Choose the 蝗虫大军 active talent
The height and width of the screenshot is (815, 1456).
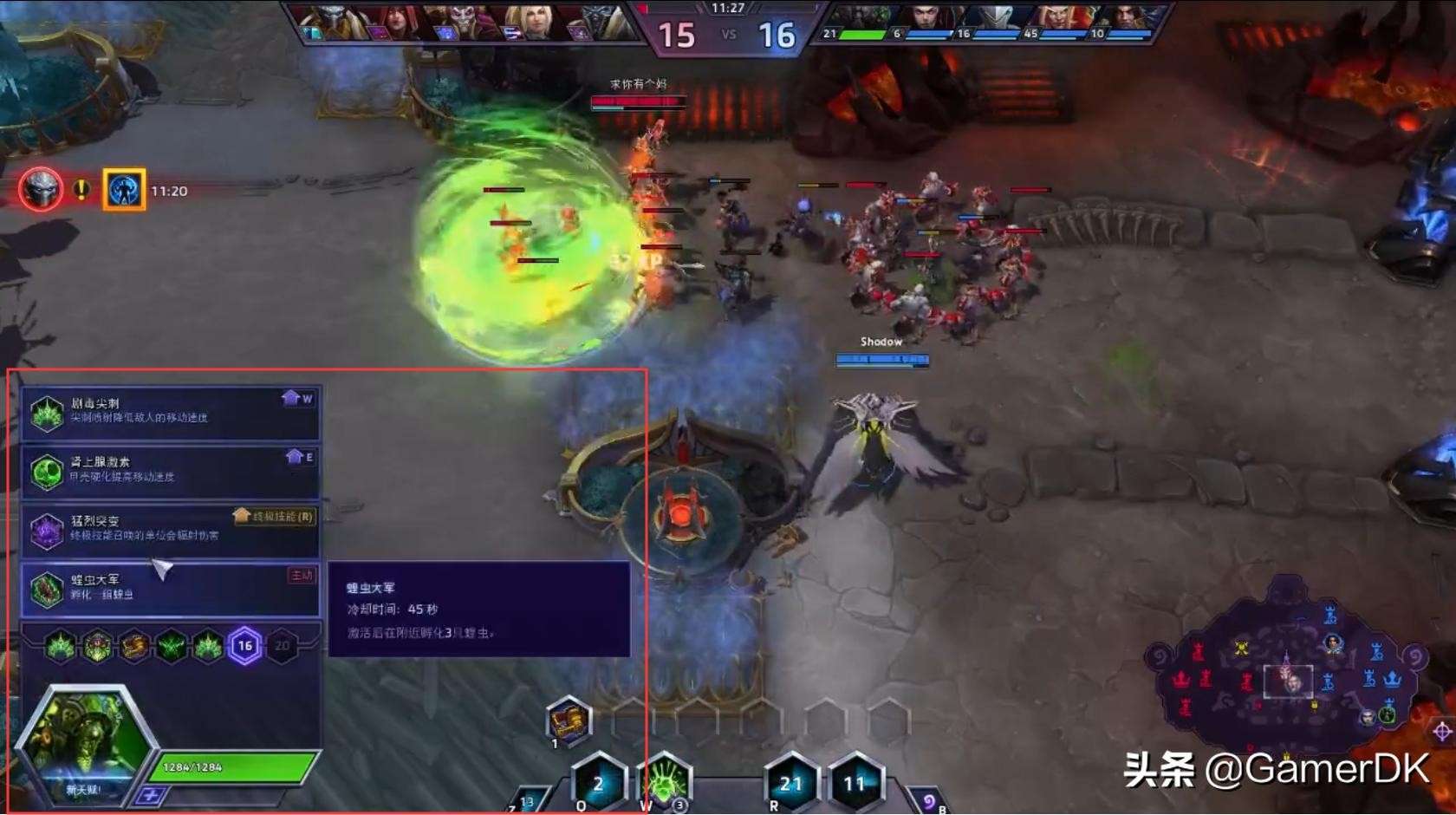[x=171, y=588]
